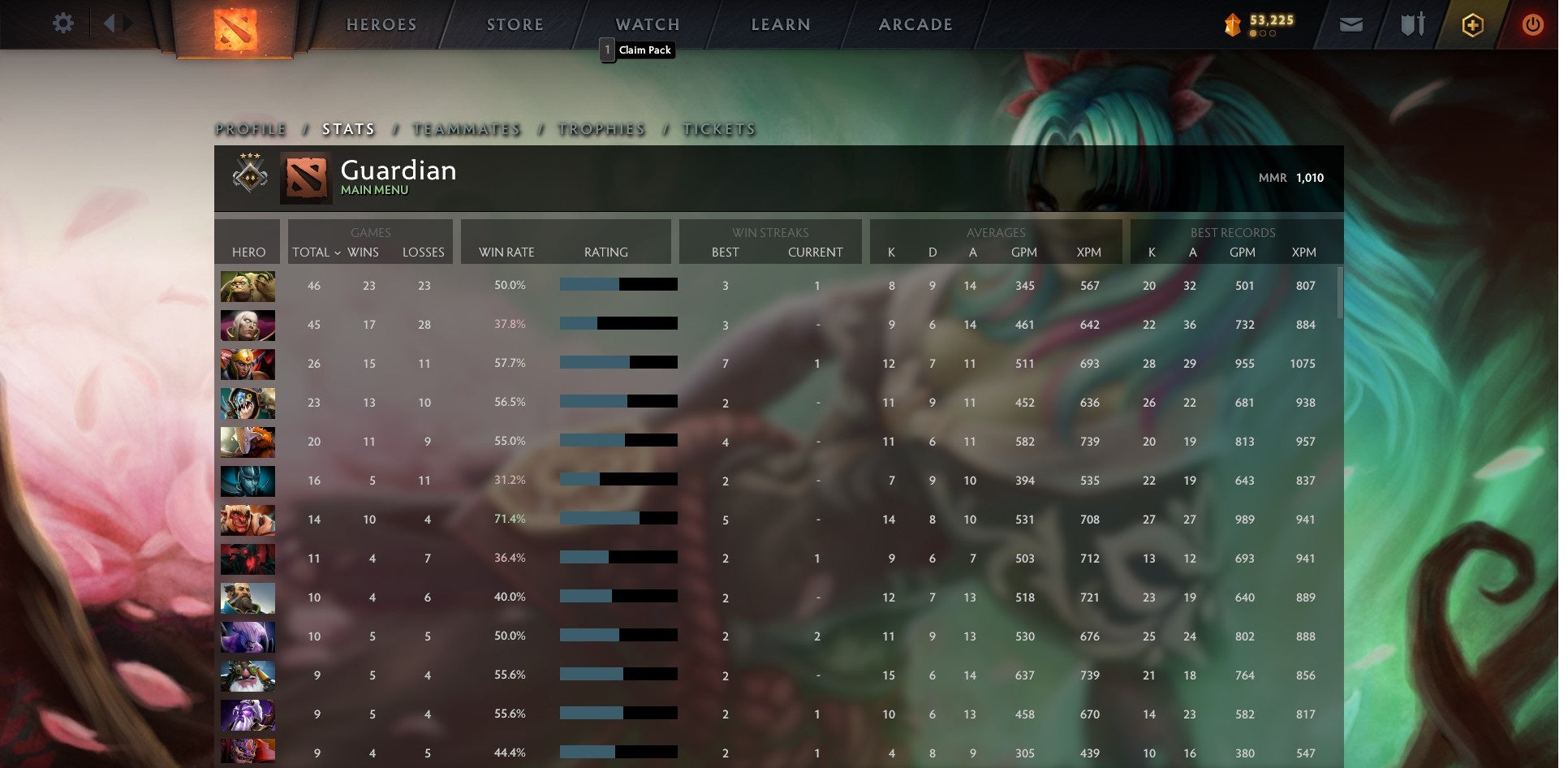This screenshot has width=1568, height=768.
Task: Open the mail inbox envelope icon
Action: pos(1350,24)
